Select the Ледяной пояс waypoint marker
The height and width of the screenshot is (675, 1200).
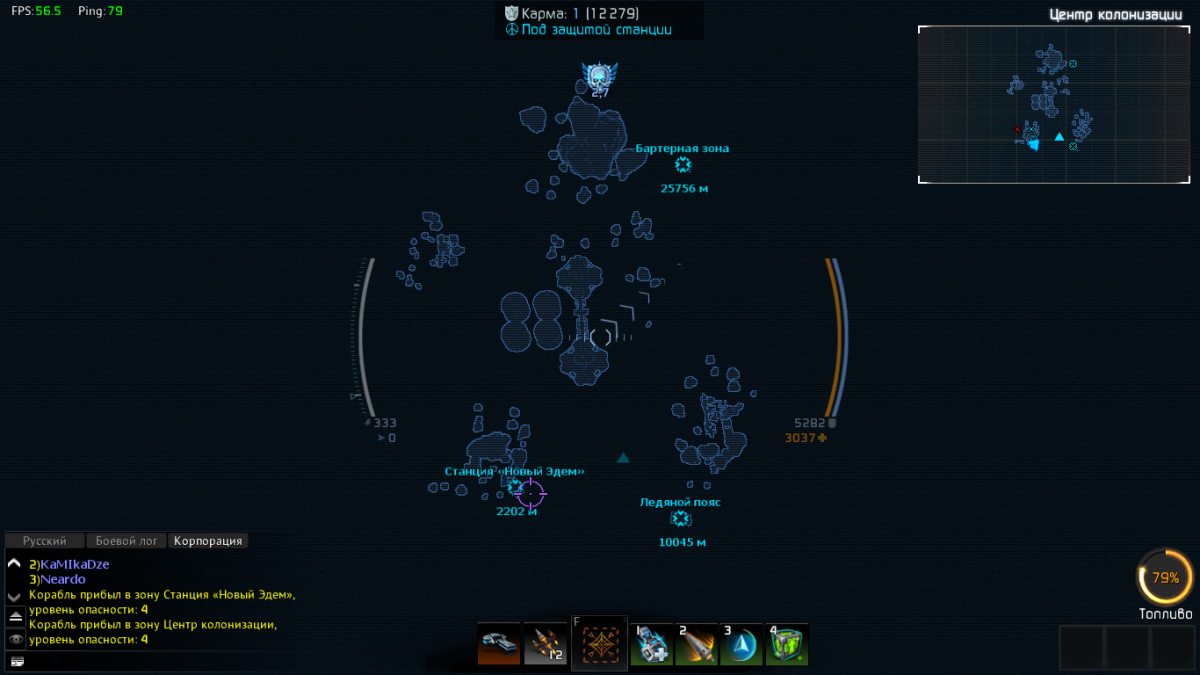coord(681,519)
